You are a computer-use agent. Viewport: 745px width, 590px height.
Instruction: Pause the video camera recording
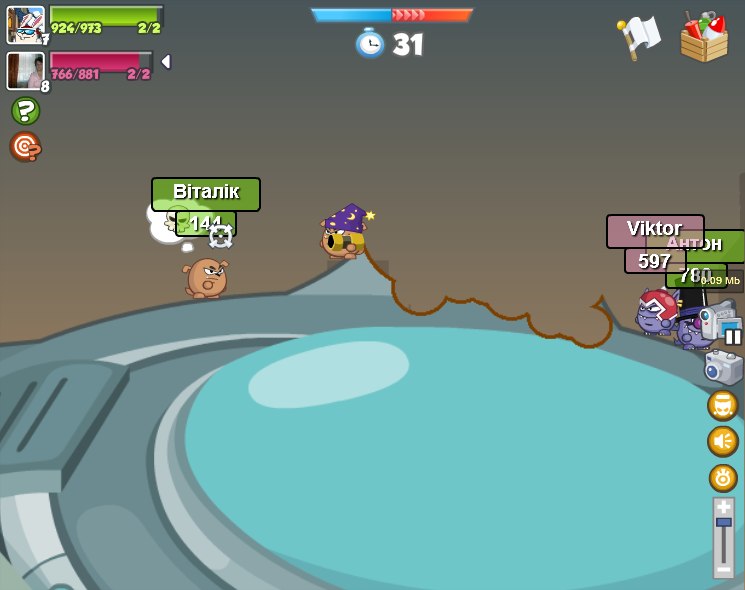(733, 336)
